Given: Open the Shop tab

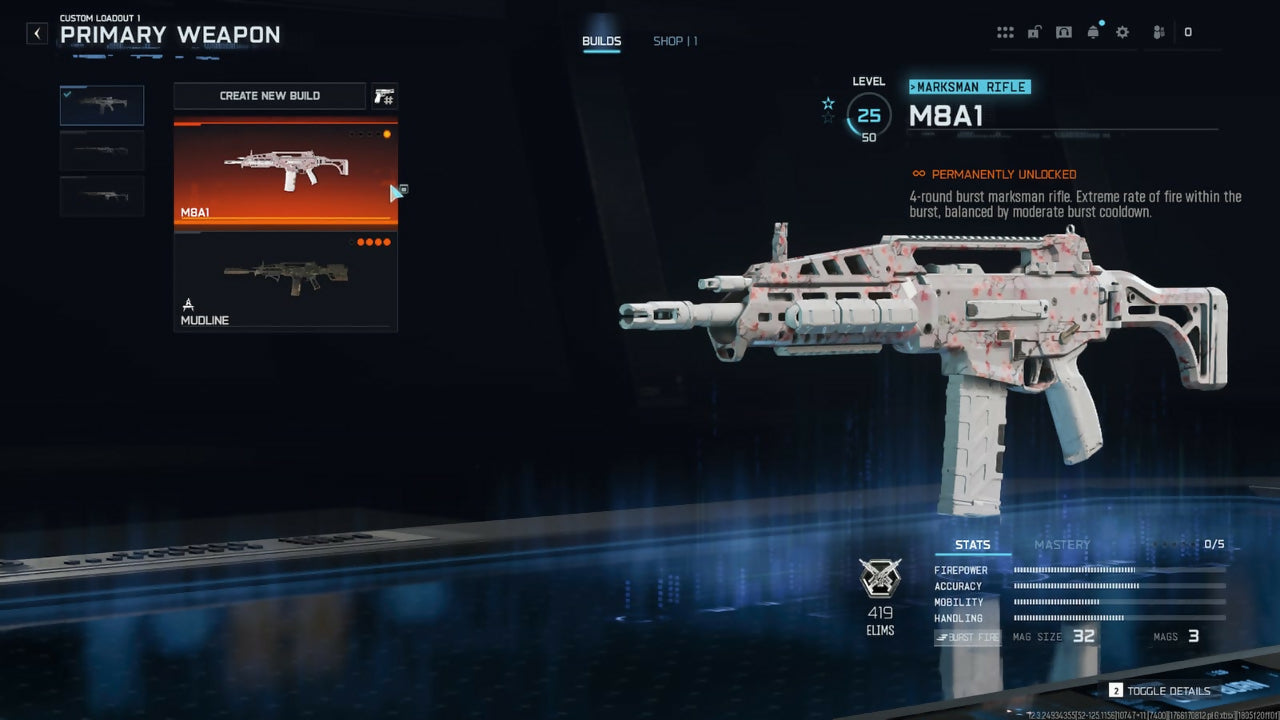Looking at the screenshot, I should [x=675, y=42].
